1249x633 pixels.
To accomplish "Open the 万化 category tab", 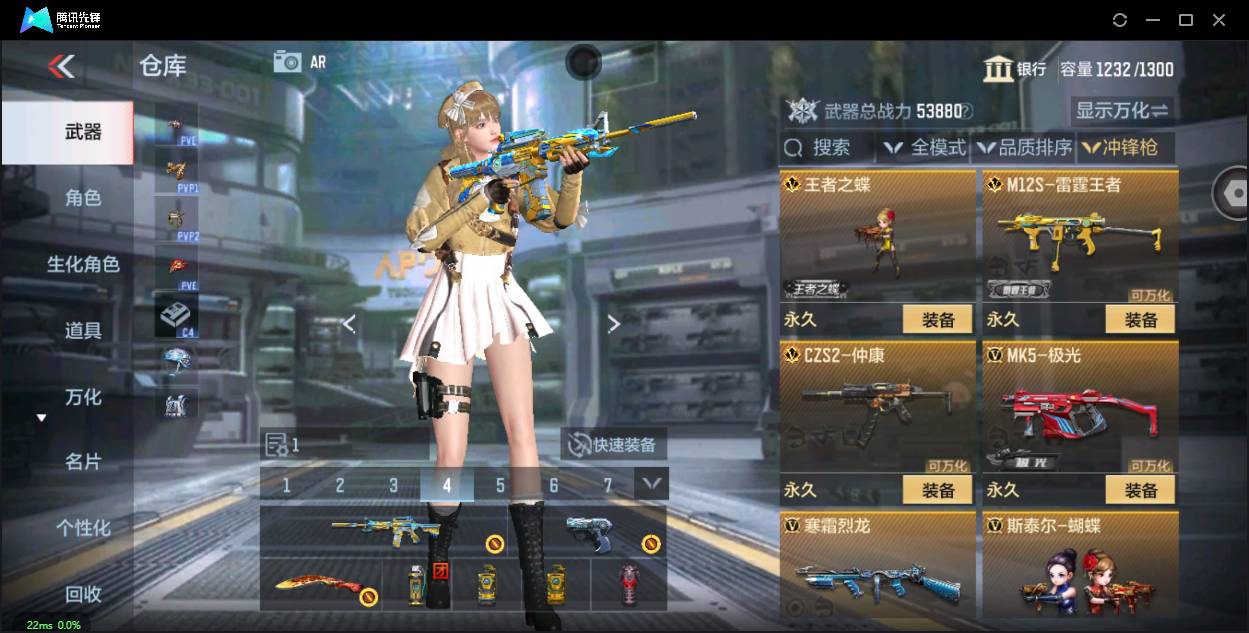I will [83, 397].
